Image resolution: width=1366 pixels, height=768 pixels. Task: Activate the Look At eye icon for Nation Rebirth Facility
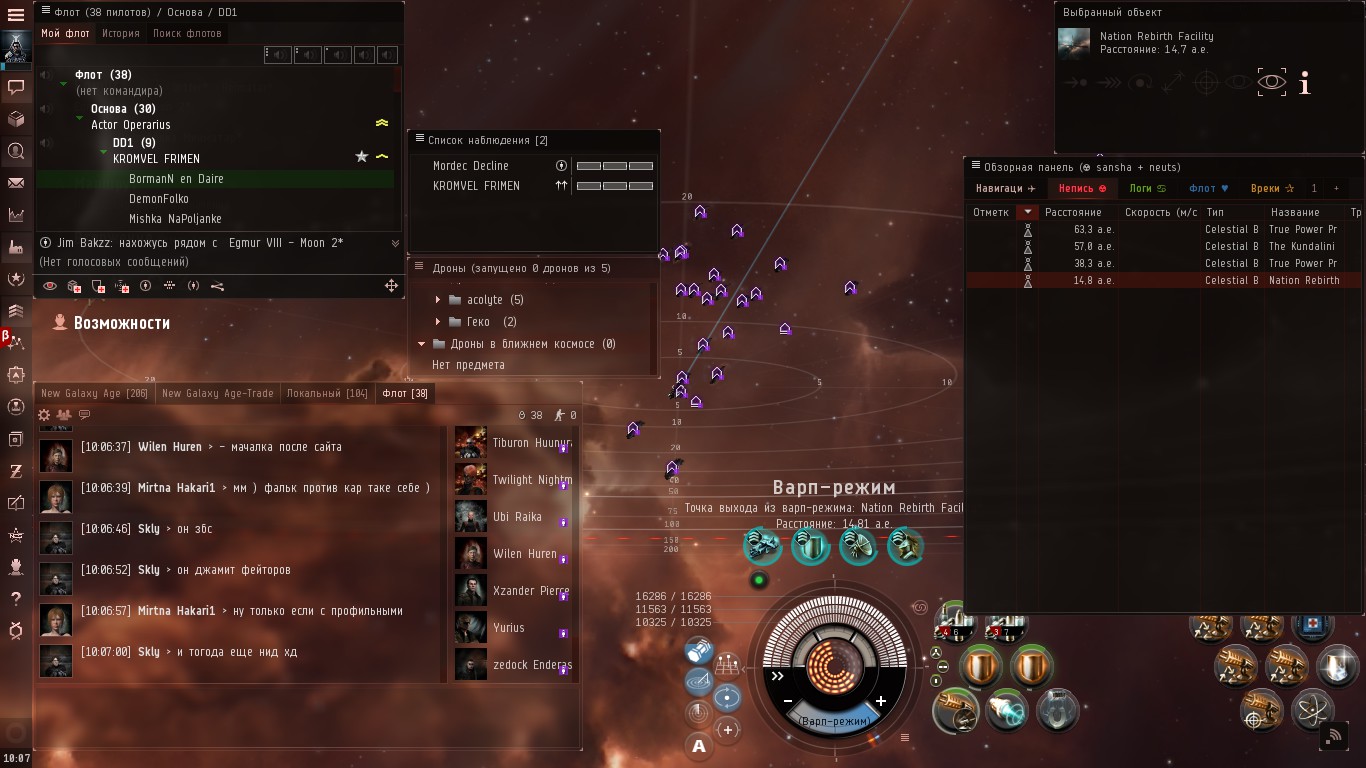[1270, 84]
